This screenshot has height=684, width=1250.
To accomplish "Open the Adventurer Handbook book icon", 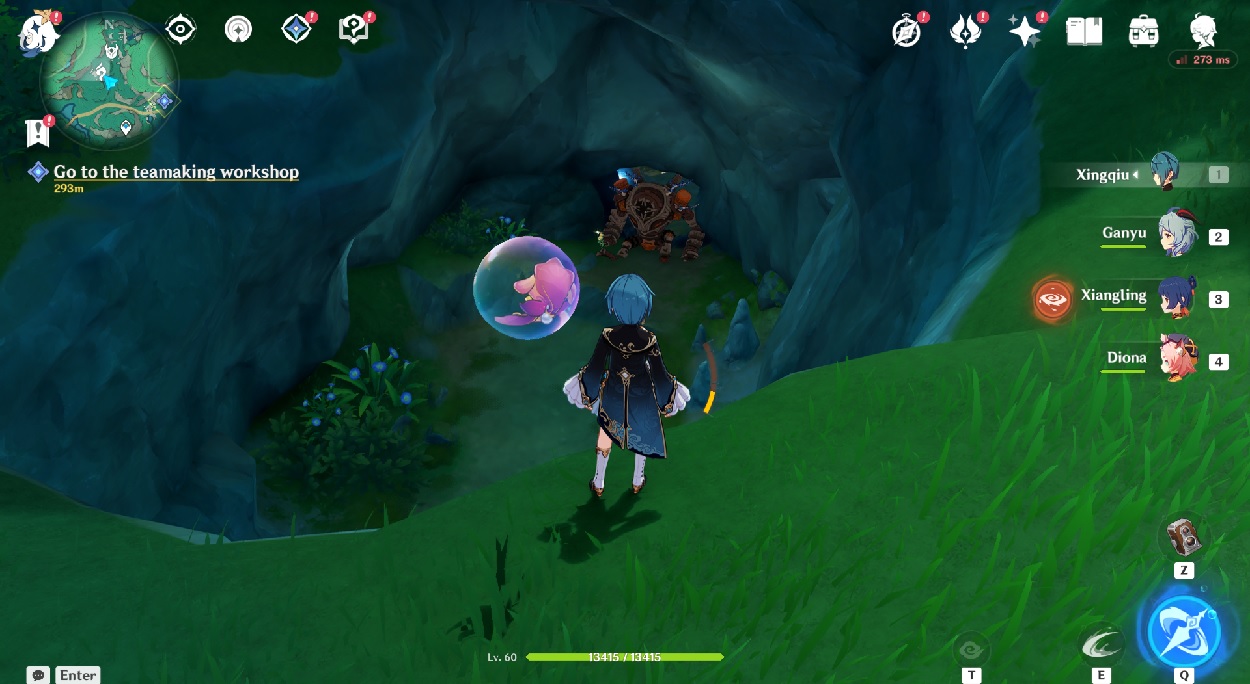I will (x=1084, y=31).
